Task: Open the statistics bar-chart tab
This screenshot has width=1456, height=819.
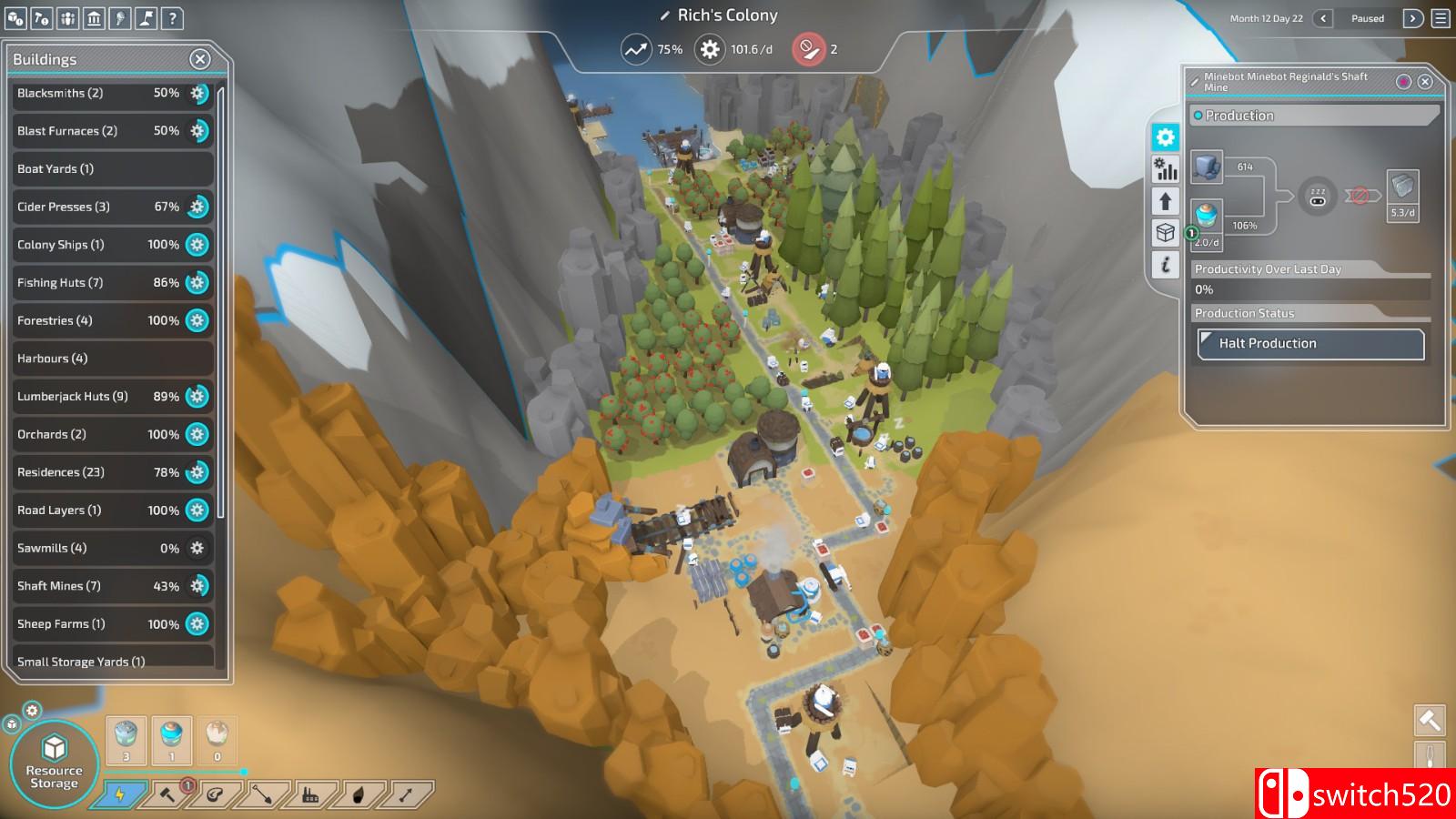Action: click(x=1165, y=169)
